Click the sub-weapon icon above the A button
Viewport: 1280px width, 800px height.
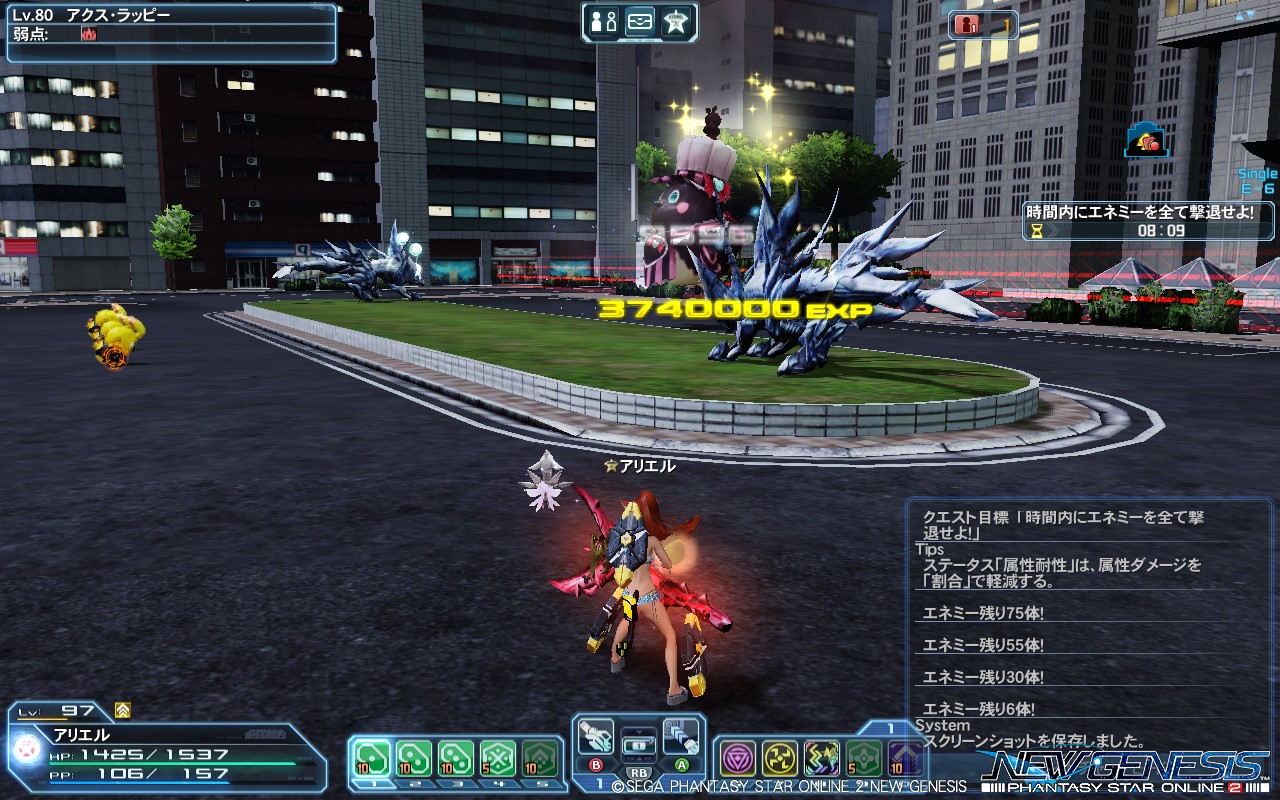[681, 736]
